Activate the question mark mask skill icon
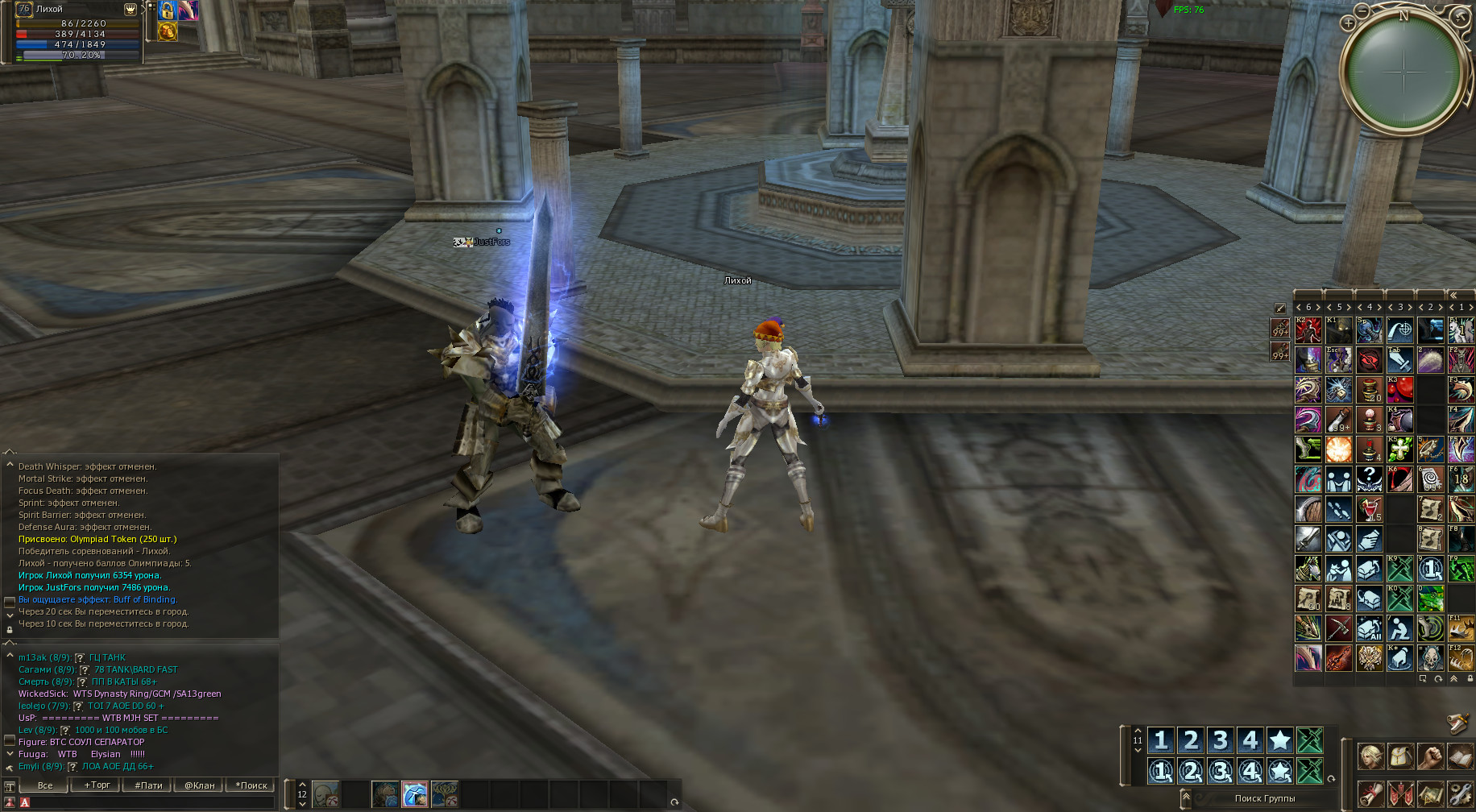This screenshot has height=812, width=1476. pyautogui.click(x=1369, y=479)
